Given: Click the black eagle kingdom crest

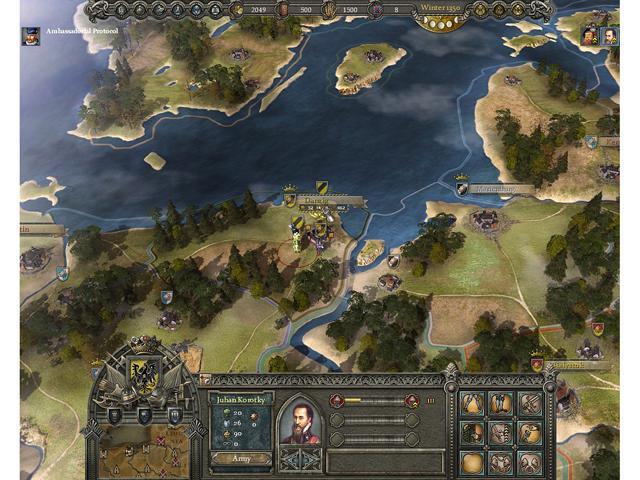Looking at the screenshot, I should click(144, 373).
